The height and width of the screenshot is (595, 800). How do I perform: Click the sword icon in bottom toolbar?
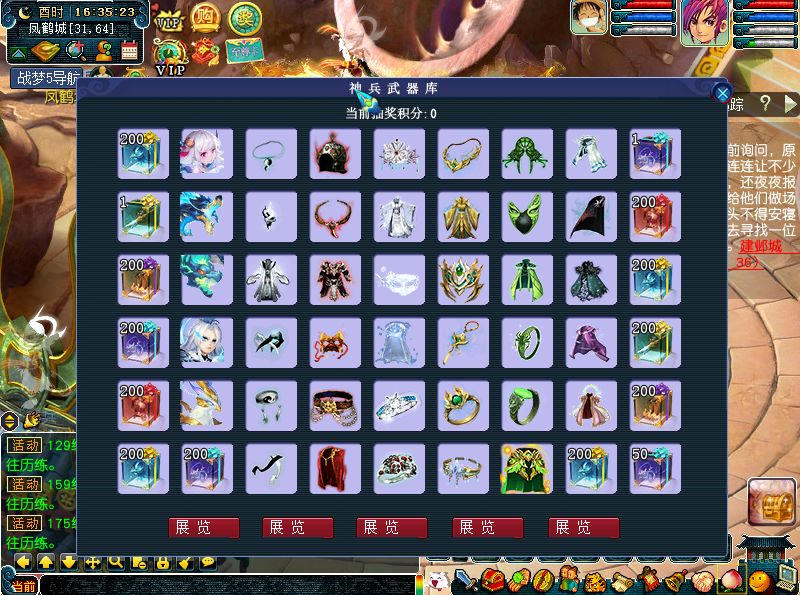(465, 581)
